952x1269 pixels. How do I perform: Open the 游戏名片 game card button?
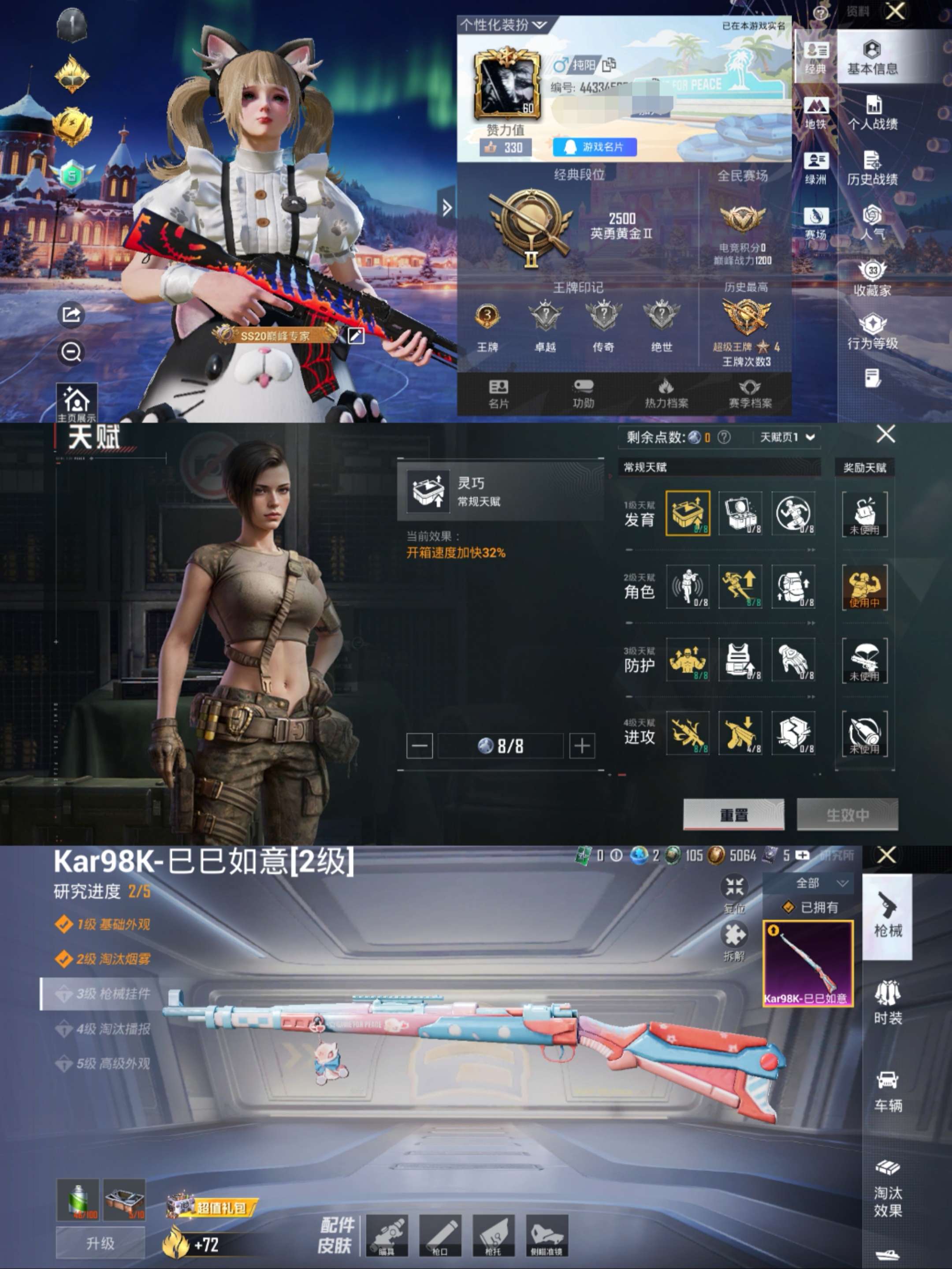coord(594,147)
